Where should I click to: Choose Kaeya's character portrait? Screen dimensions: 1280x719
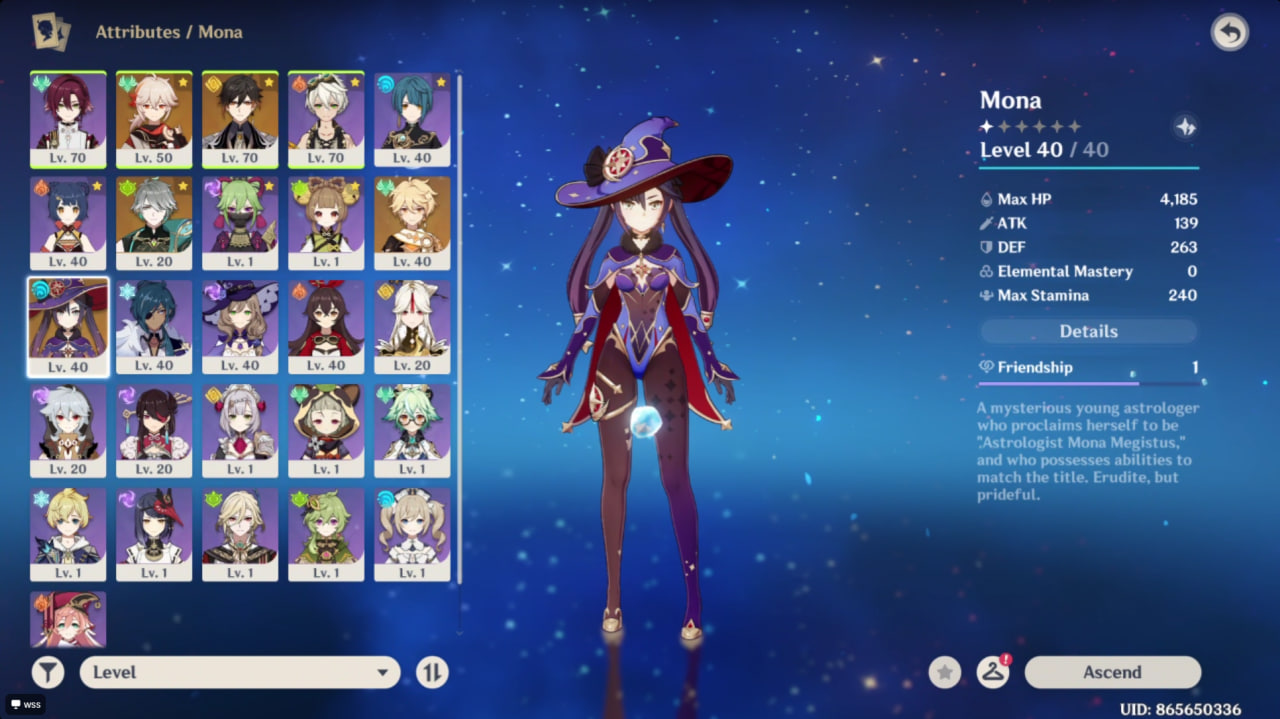(154, 326)
